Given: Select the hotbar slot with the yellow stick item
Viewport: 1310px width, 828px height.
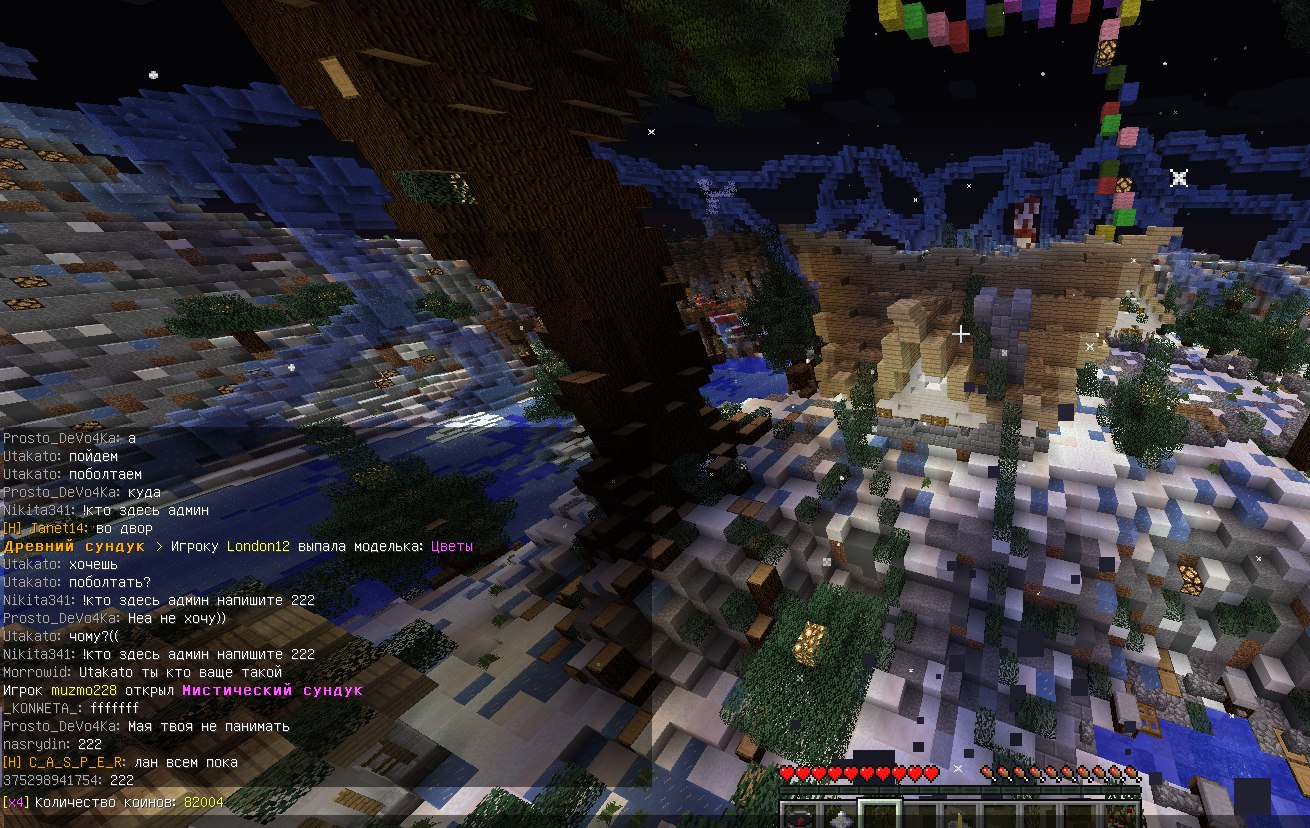Looking at the screenshot, I should click(960, 817).
